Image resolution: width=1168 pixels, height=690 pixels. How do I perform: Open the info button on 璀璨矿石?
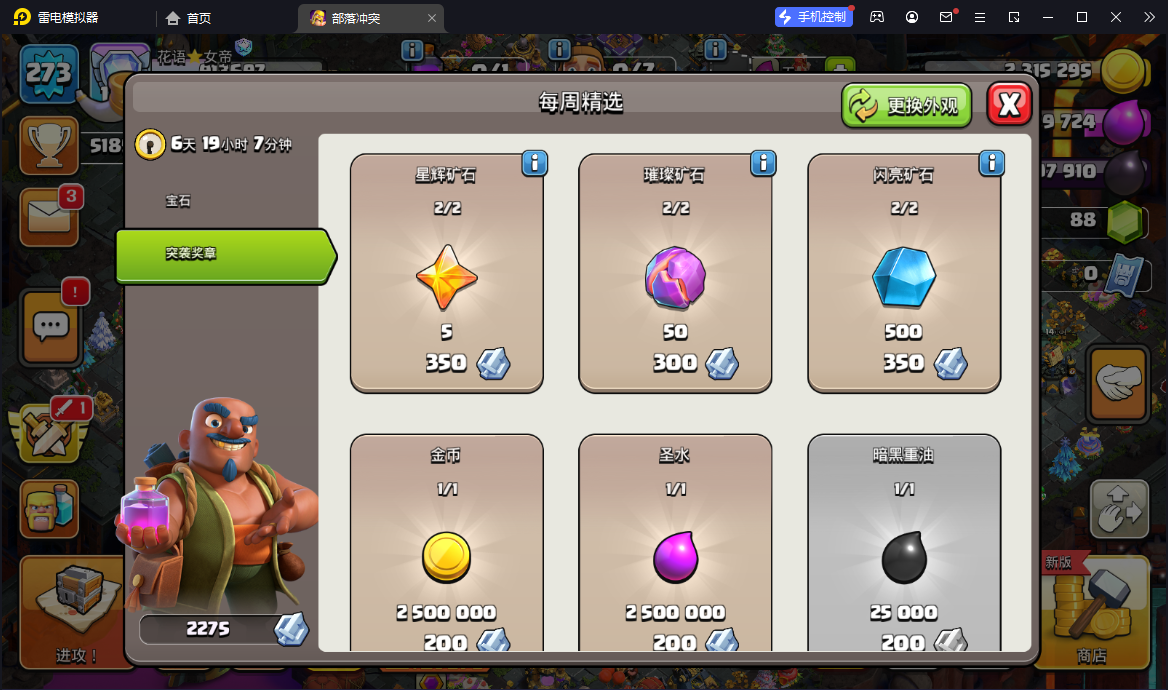[763, 163]
